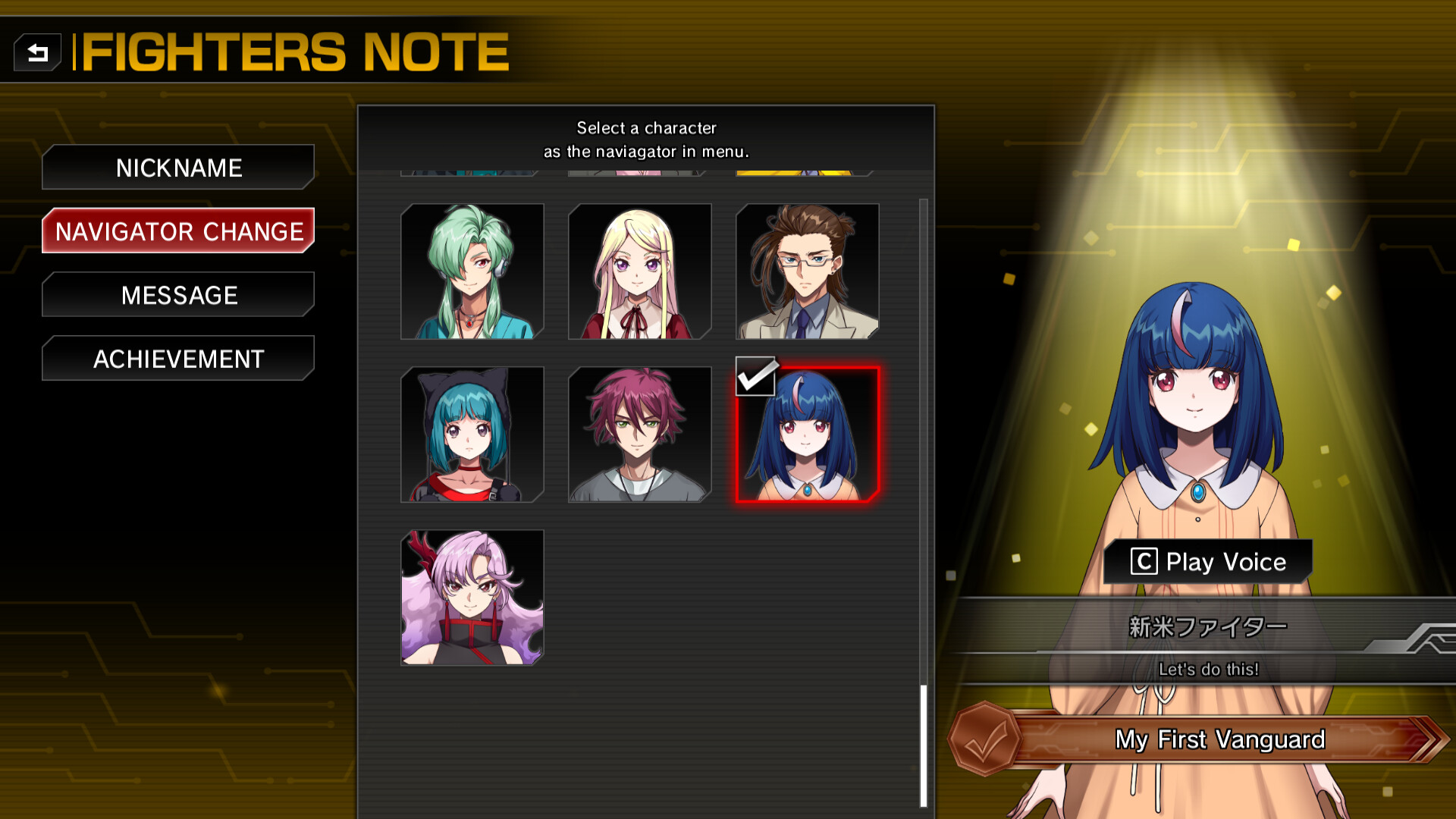Choose the glasses-wearing man in beige suit
Image resolution: width=1456 pixels, height=819 pixels.
[807, 271]
